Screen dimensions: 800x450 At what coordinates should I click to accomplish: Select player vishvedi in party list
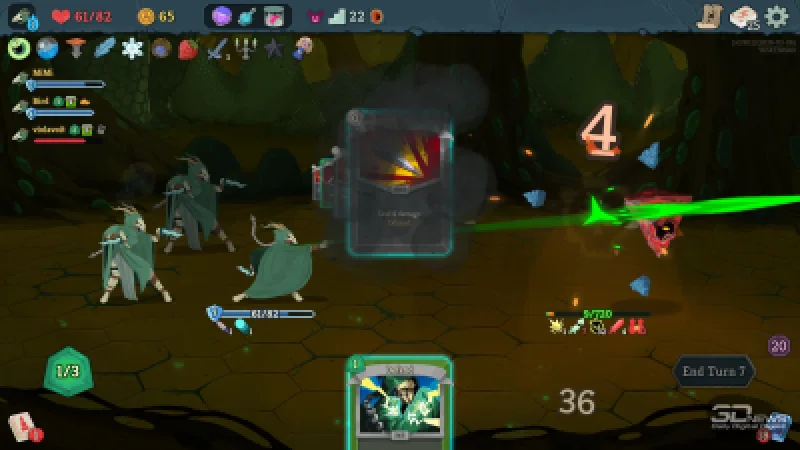point(48,130)
